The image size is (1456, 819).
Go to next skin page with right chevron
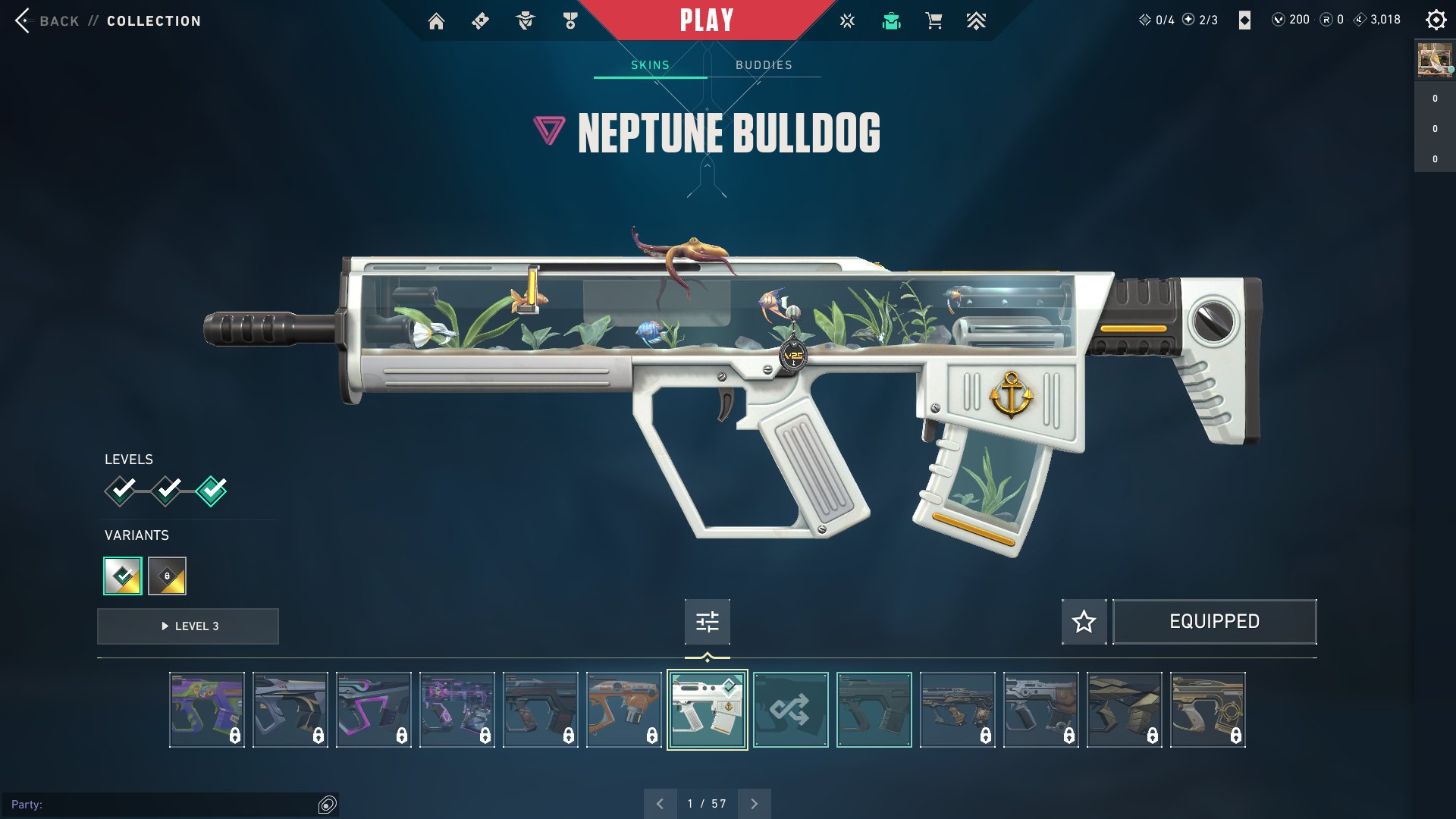pos(753,802)
